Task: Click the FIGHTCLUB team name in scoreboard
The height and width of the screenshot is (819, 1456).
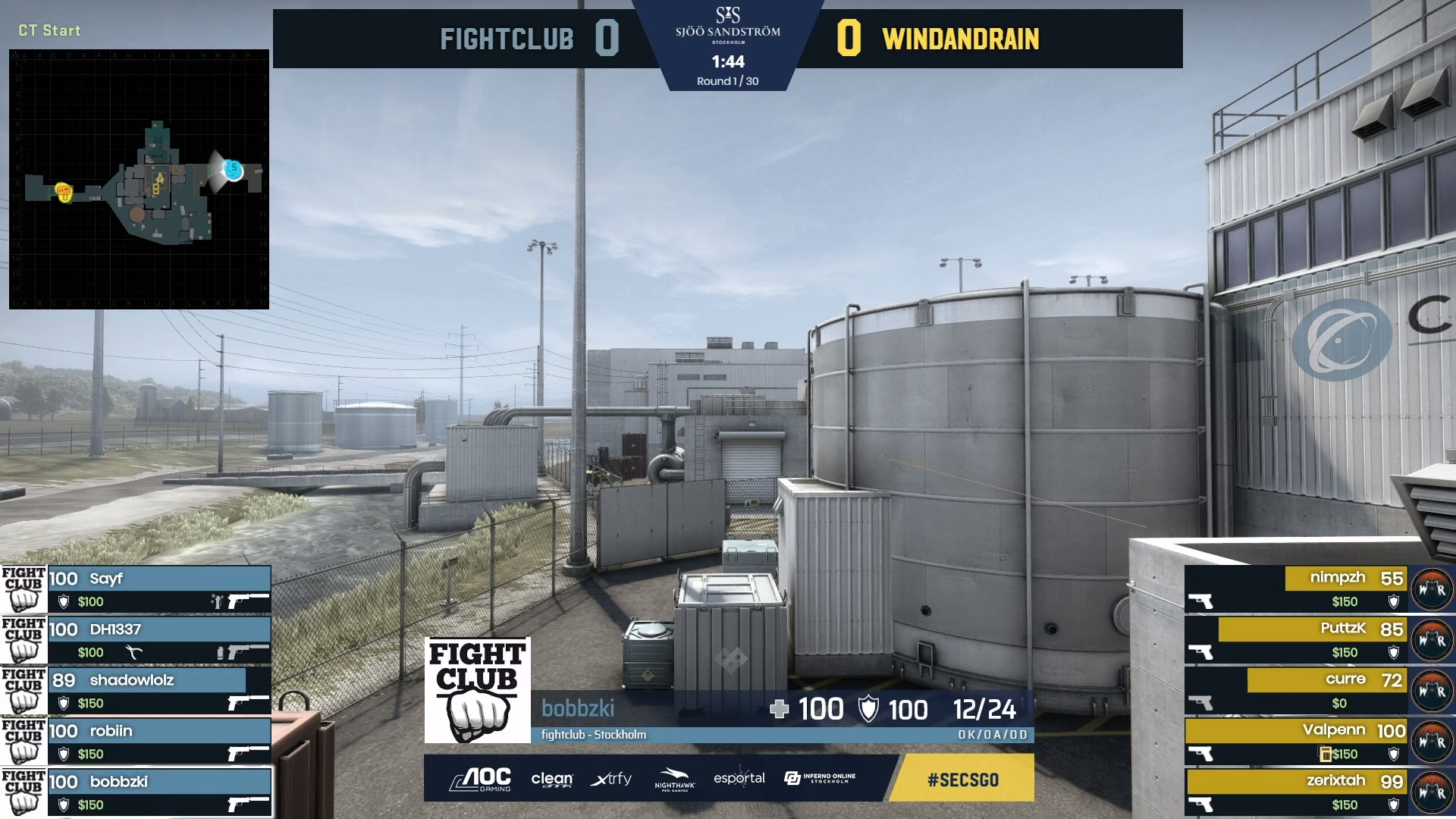Action: tap(507, 39)
